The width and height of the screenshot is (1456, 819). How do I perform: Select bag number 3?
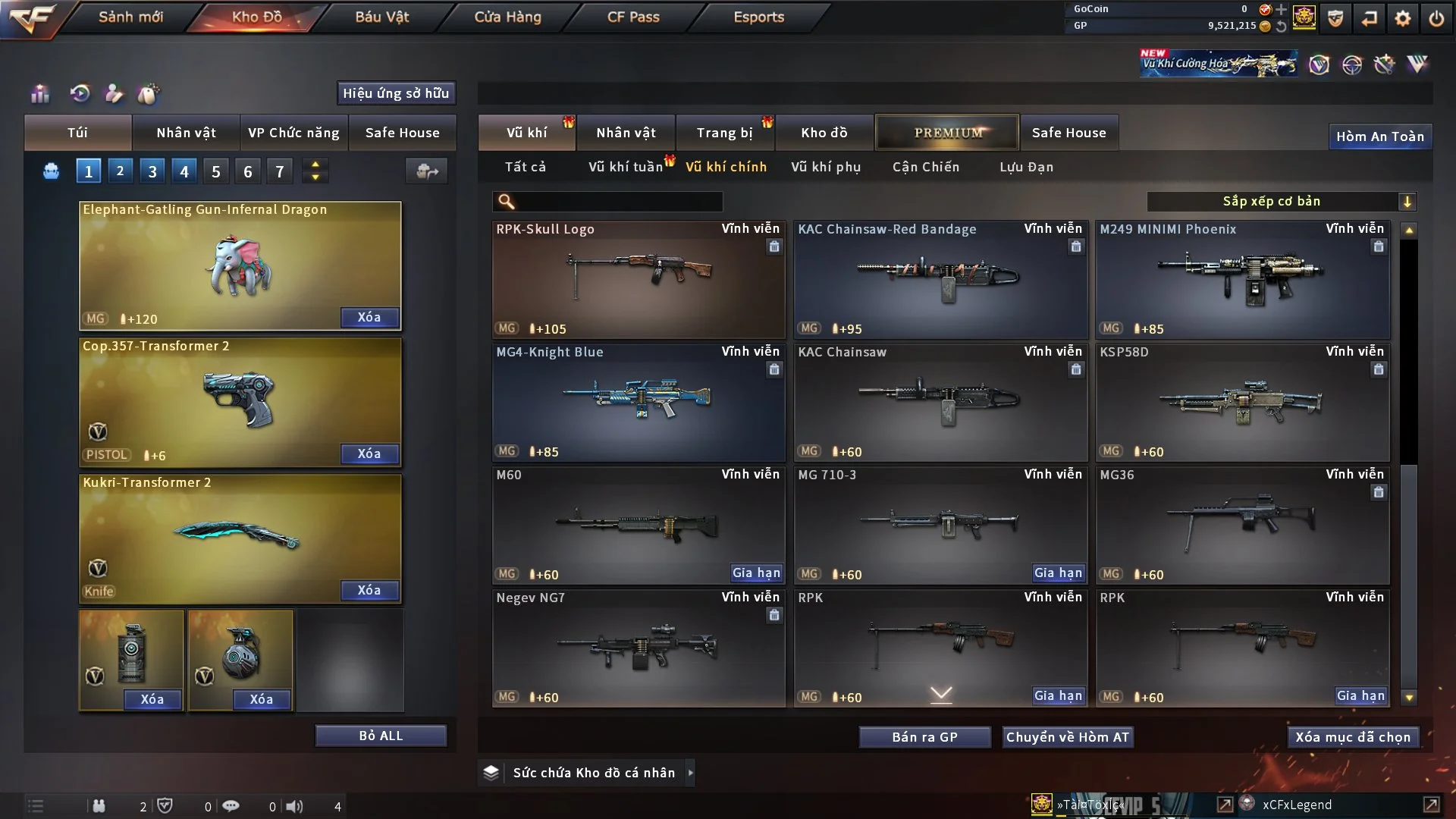coord(152,171)
